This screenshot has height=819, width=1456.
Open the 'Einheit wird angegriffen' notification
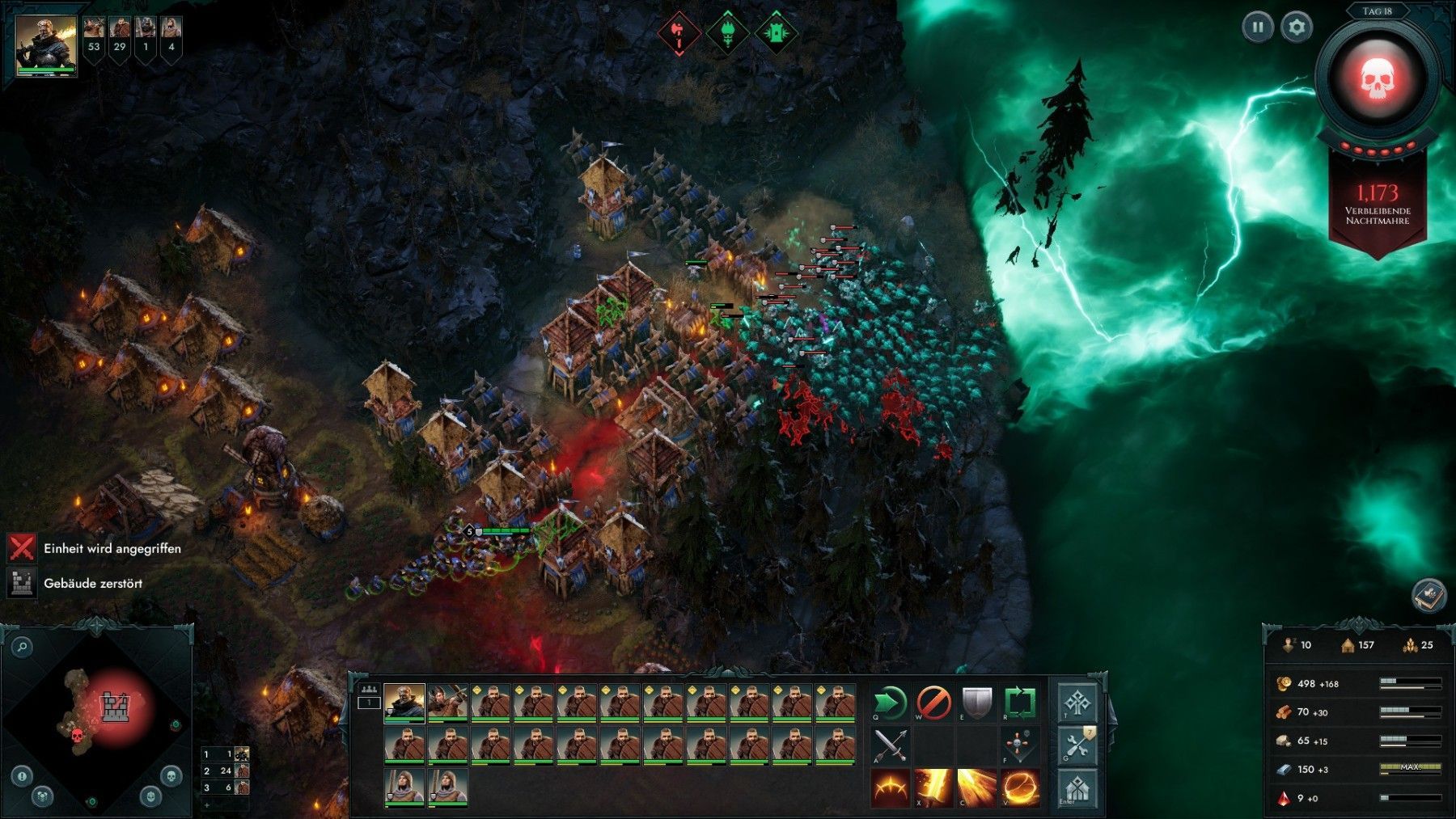(x=112, y=548)
